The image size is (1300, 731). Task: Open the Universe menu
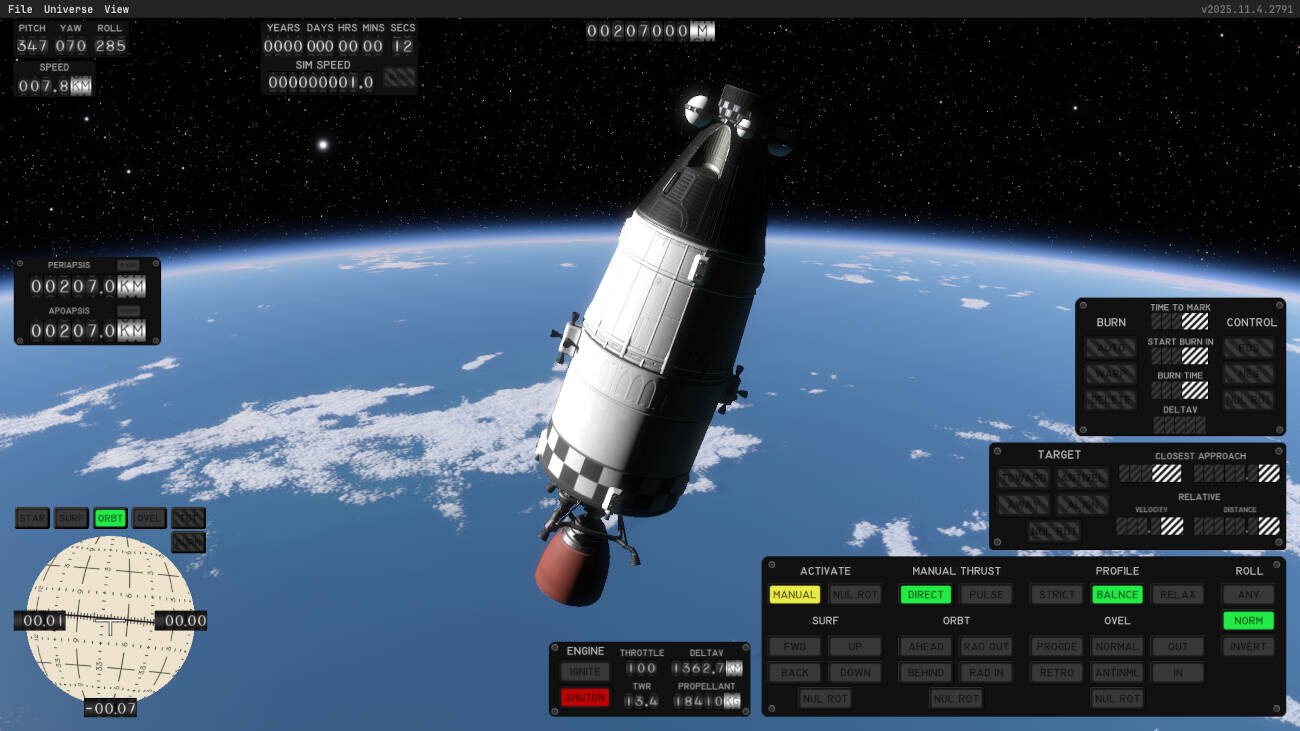coord(68,9)
